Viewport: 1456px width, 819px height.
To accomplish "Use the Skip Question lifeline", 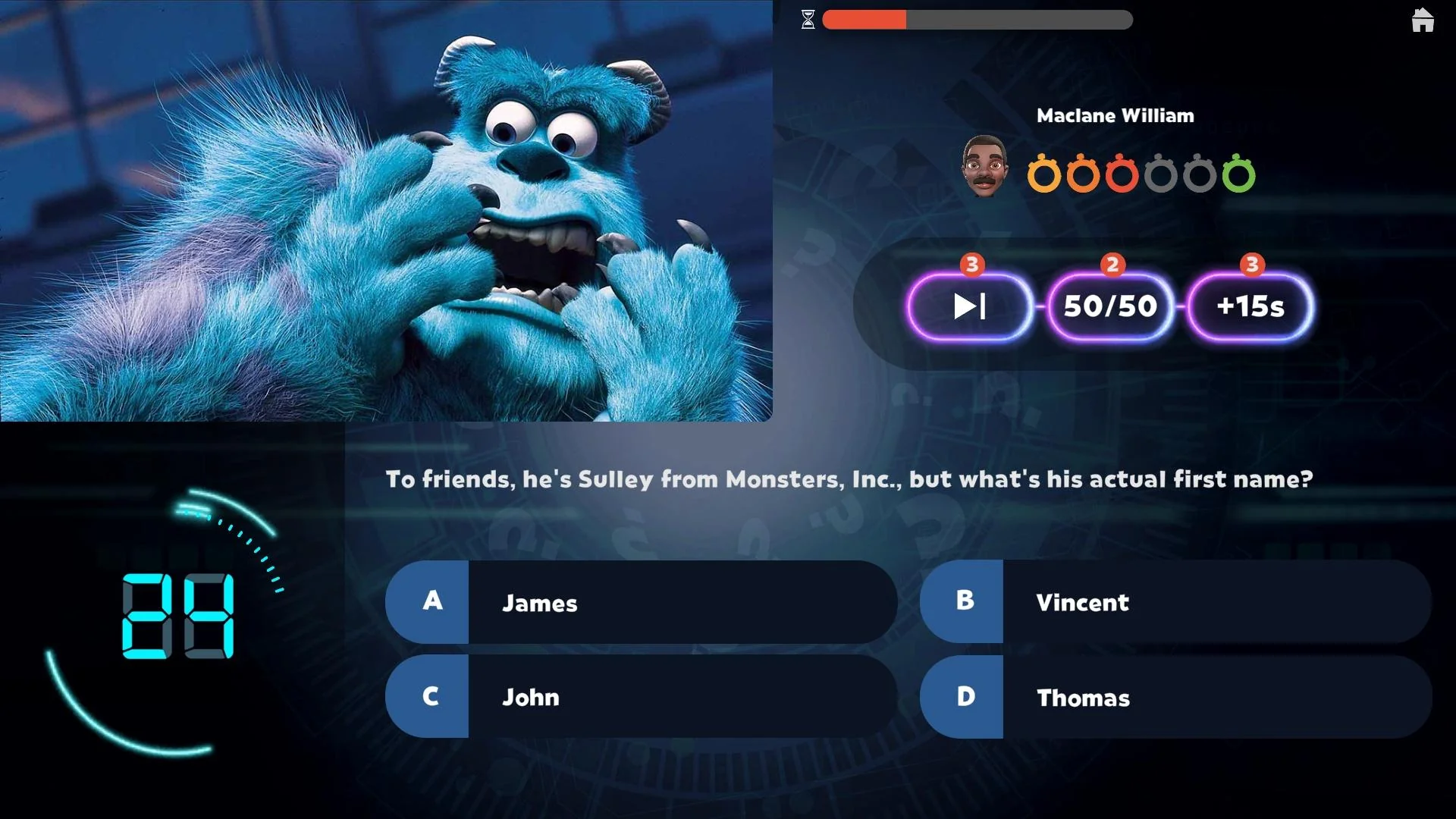I will coord(971,306).
